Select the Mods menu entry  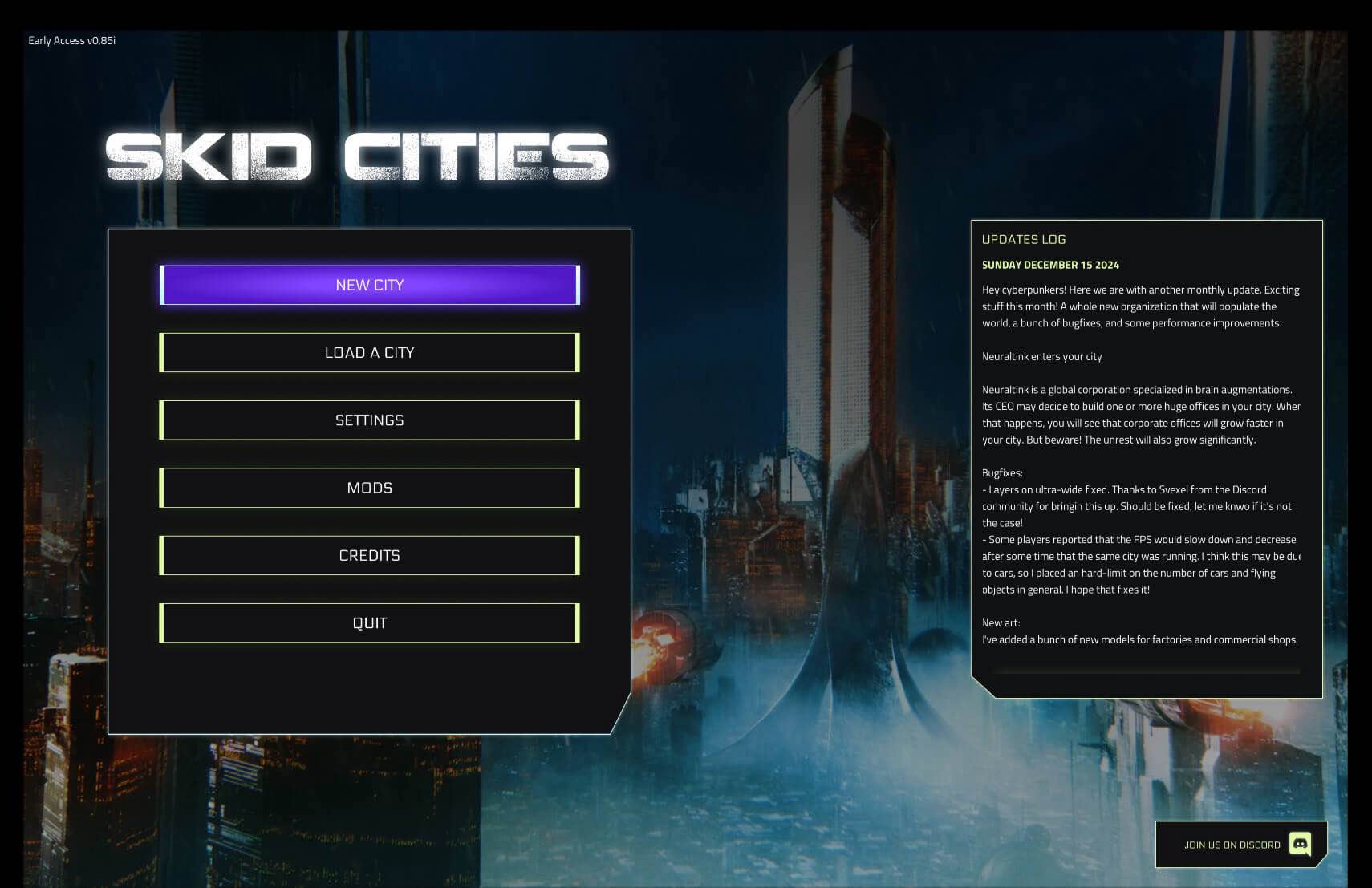click(369, 488)
